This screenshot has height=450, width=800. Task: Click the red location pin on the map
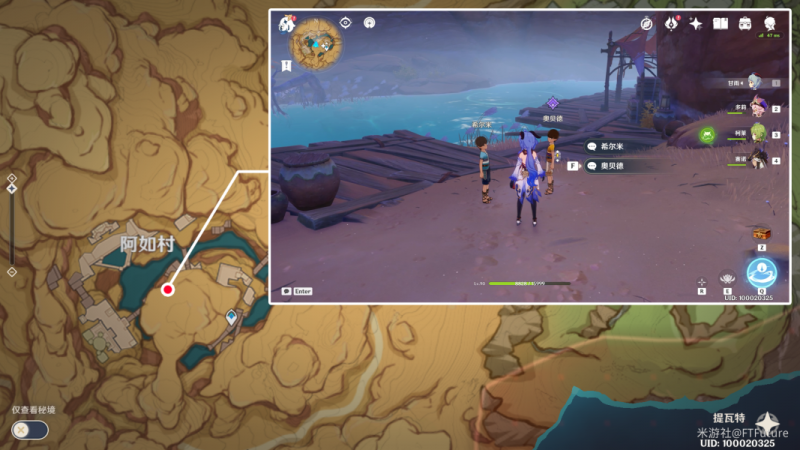click(x=168, y=289)
